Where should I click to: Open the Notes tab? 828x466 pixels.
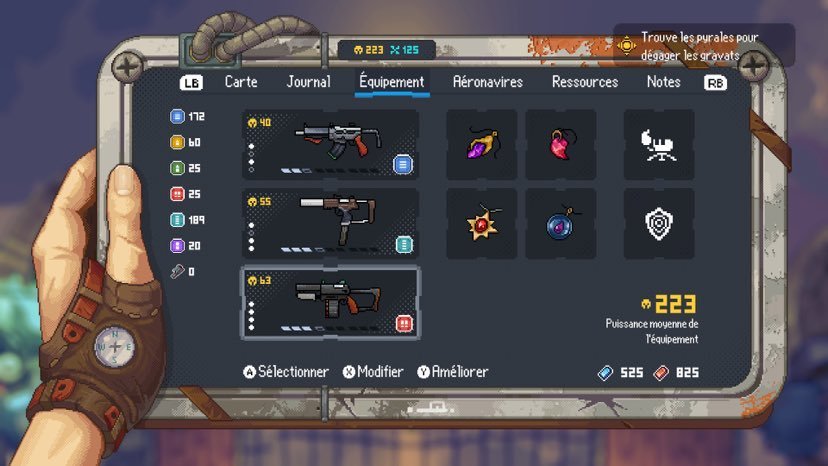[663, 82]
